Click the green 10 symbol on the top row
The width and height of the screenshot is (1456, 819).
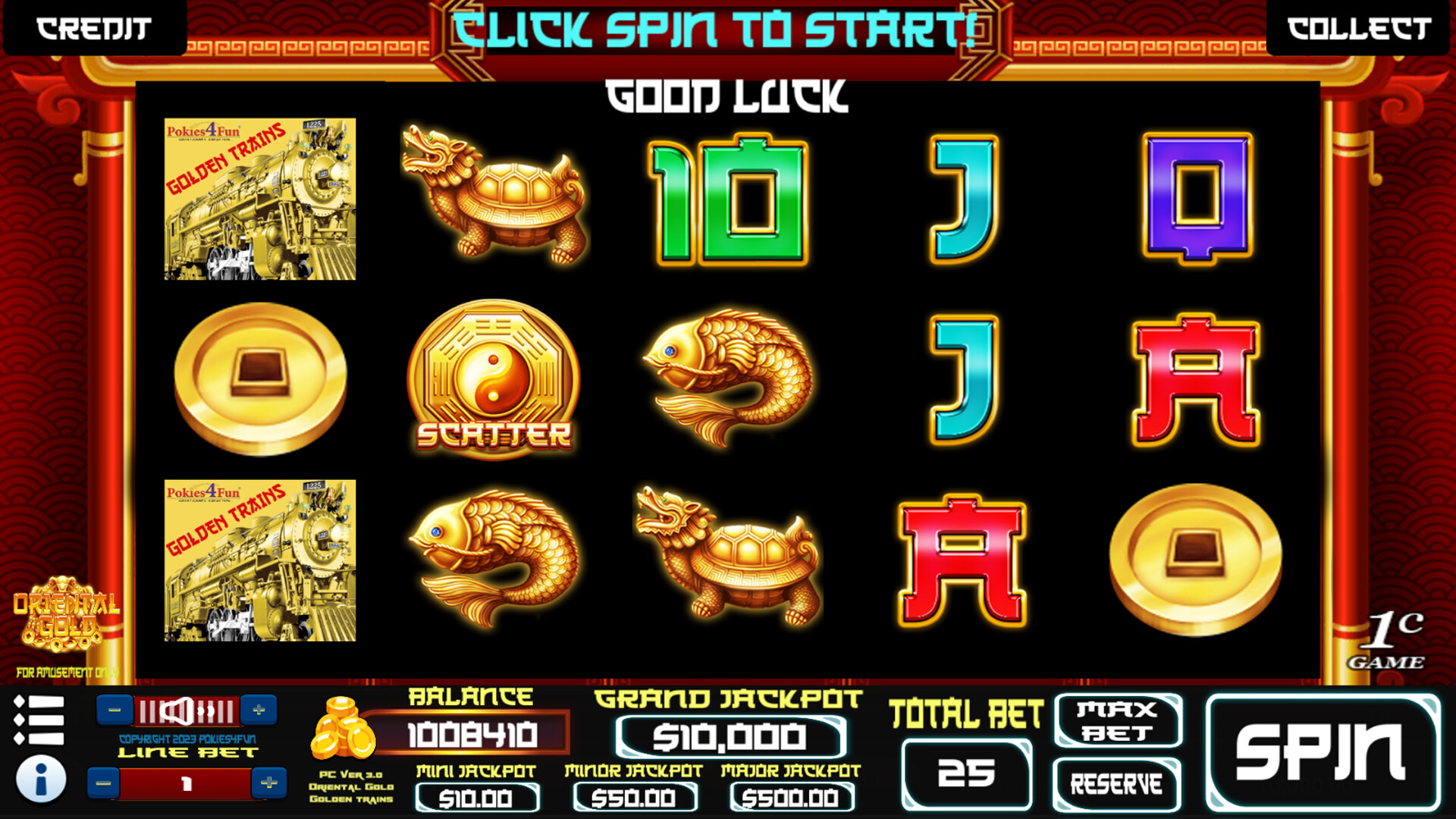(x=728, y=201)
